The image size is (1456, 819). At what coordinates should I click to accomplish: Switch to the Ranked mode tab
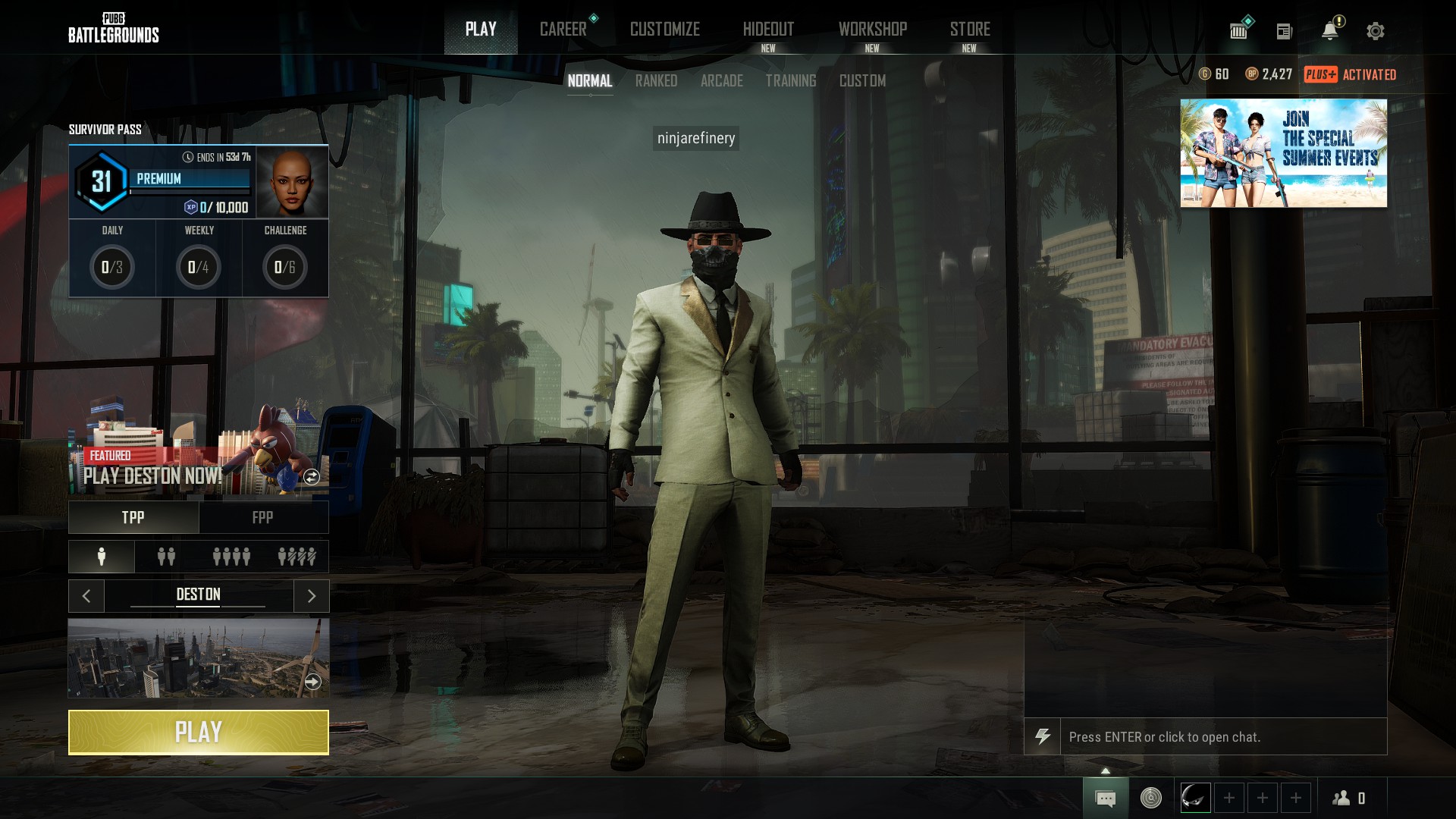pos(656,80)
